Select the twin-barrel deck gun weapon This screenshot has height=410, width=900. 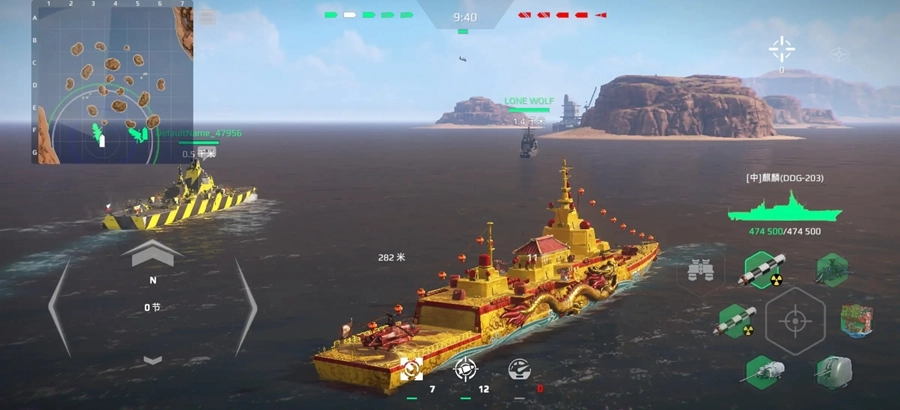click(764, 372)
